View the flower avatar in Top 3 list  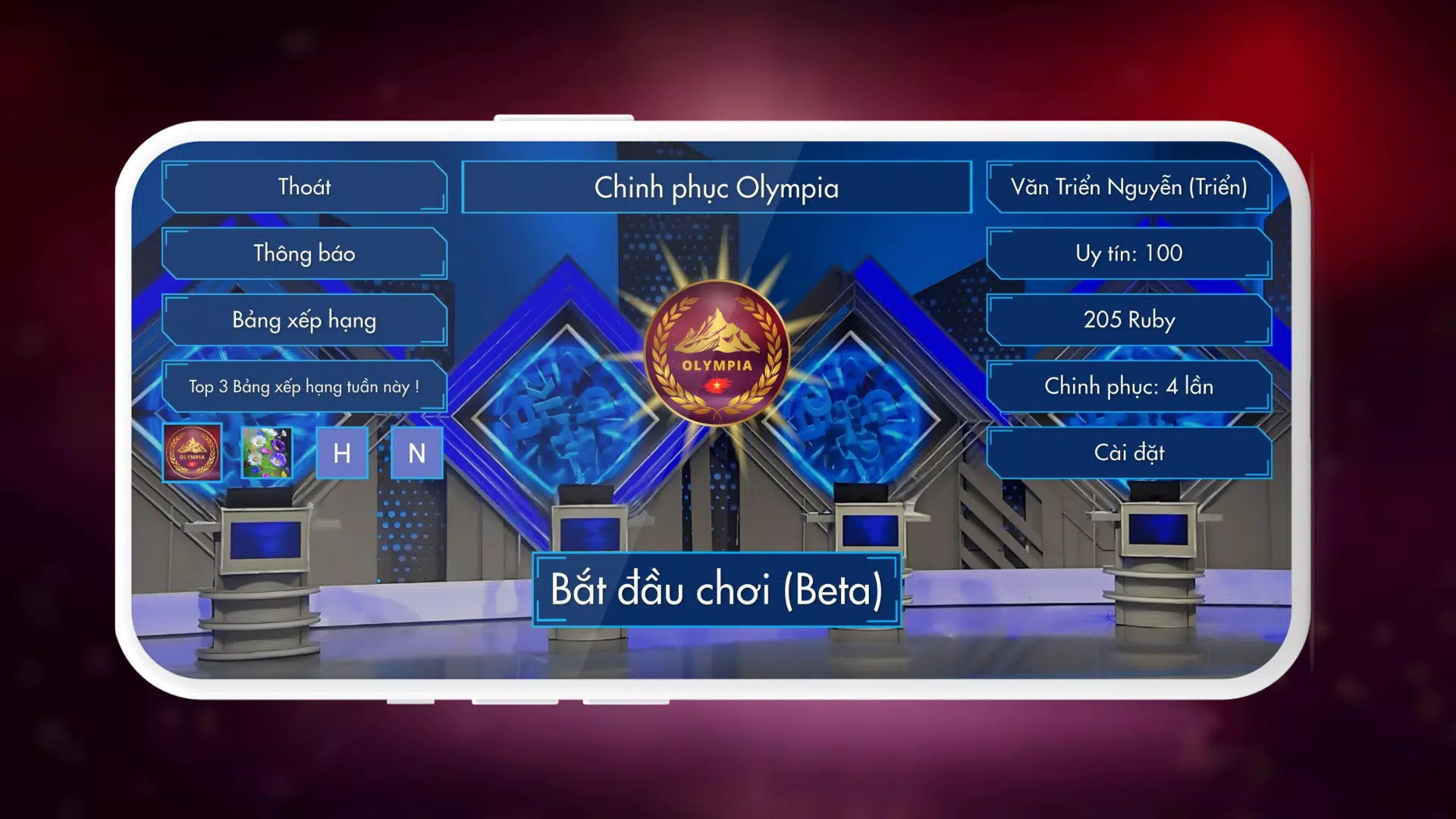(x=267, y=453)
